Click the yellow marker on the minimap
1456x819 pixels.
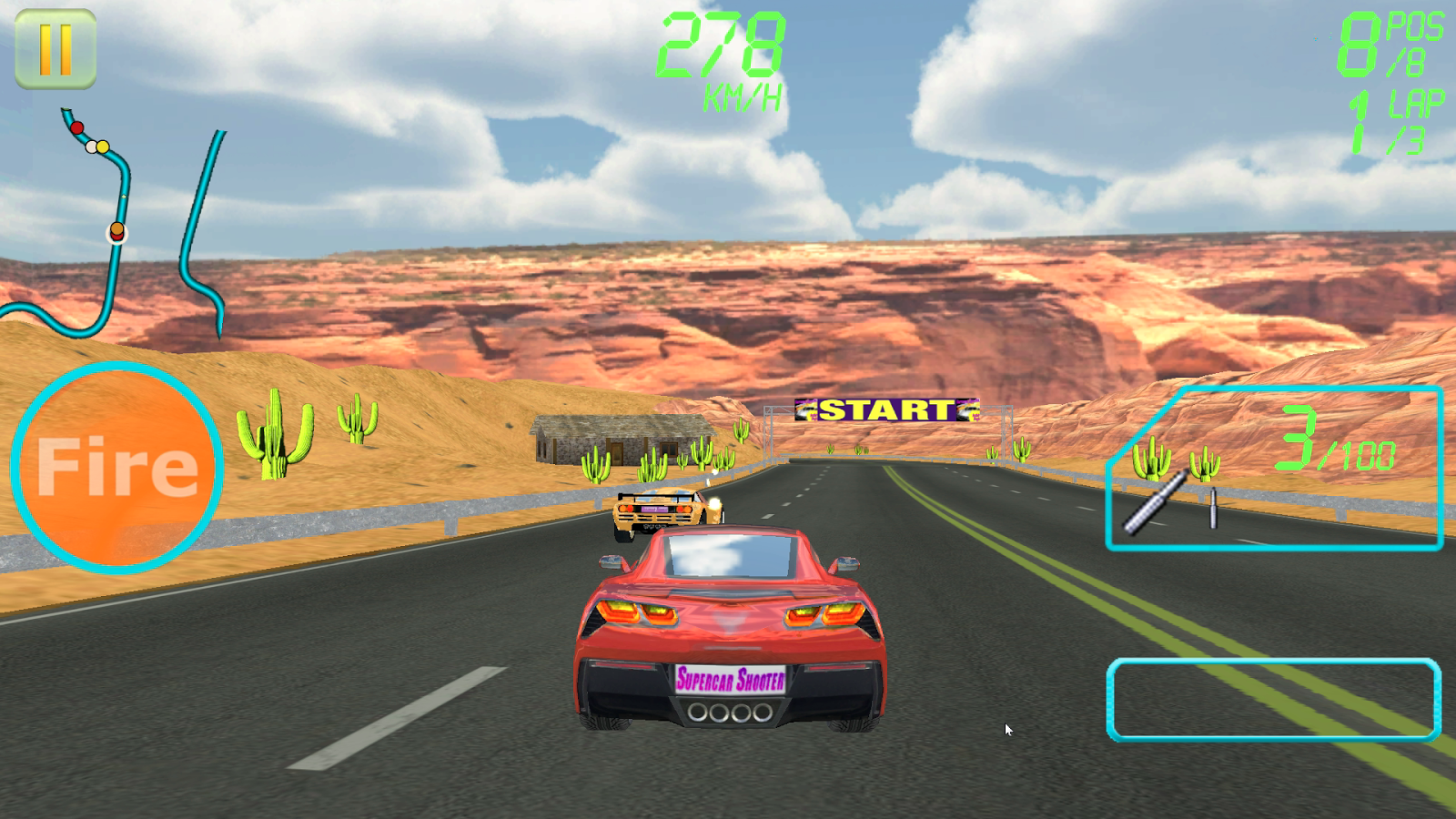point(103,147)
